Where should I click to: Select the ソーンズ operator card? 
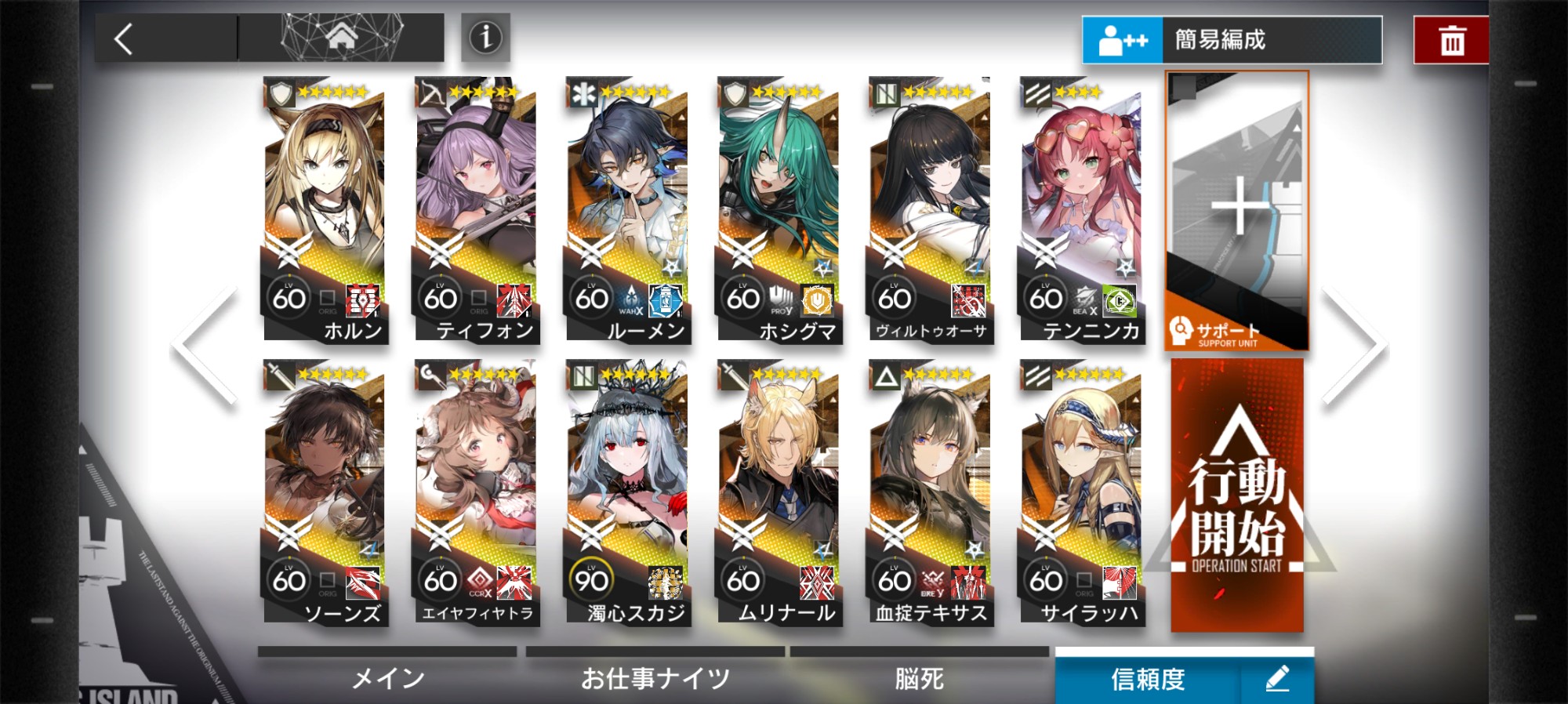(325, 492)
